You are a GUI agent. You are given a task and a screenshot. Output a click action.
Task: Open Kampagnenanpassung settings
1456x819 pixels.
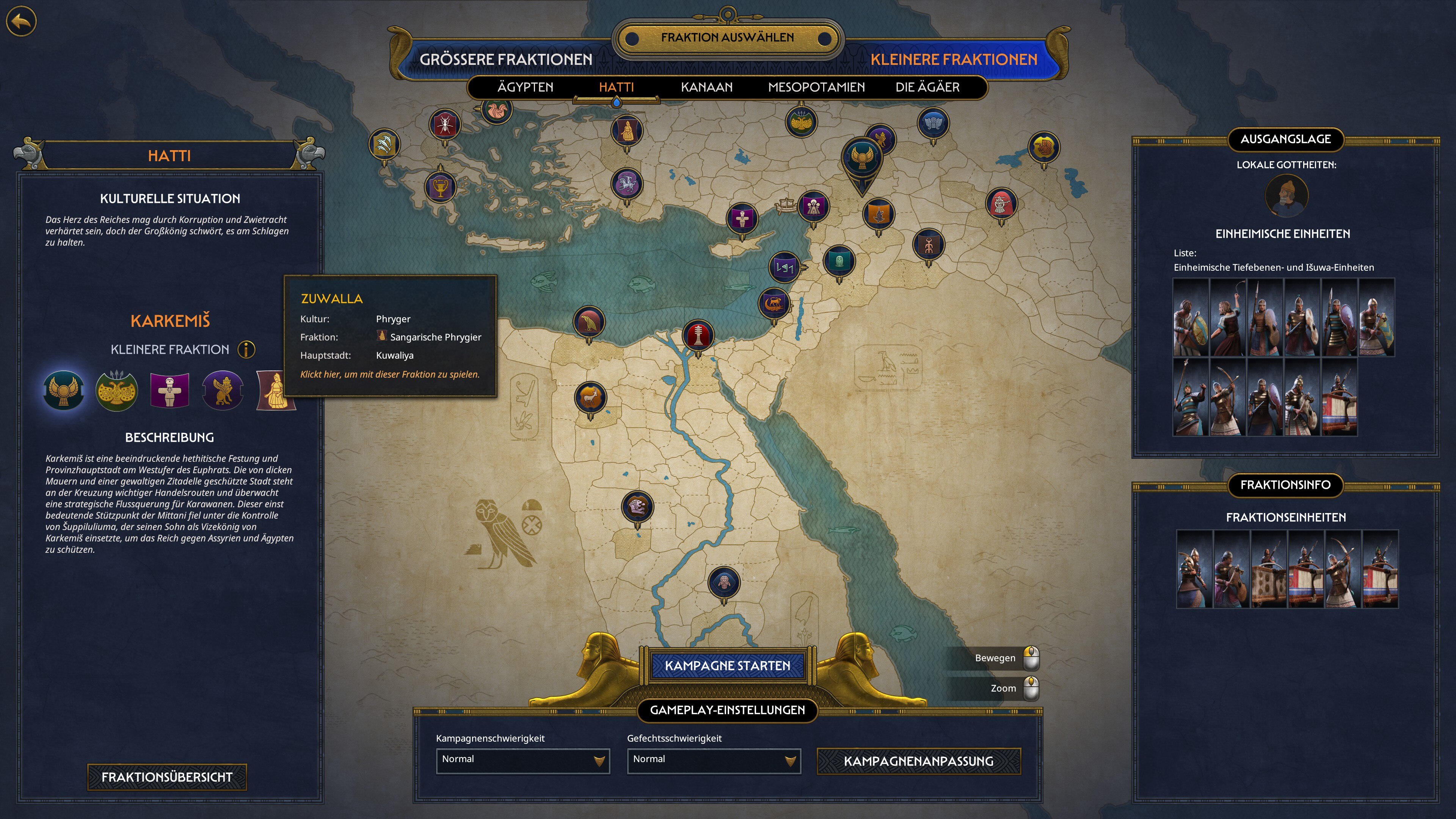click(918, 761)
